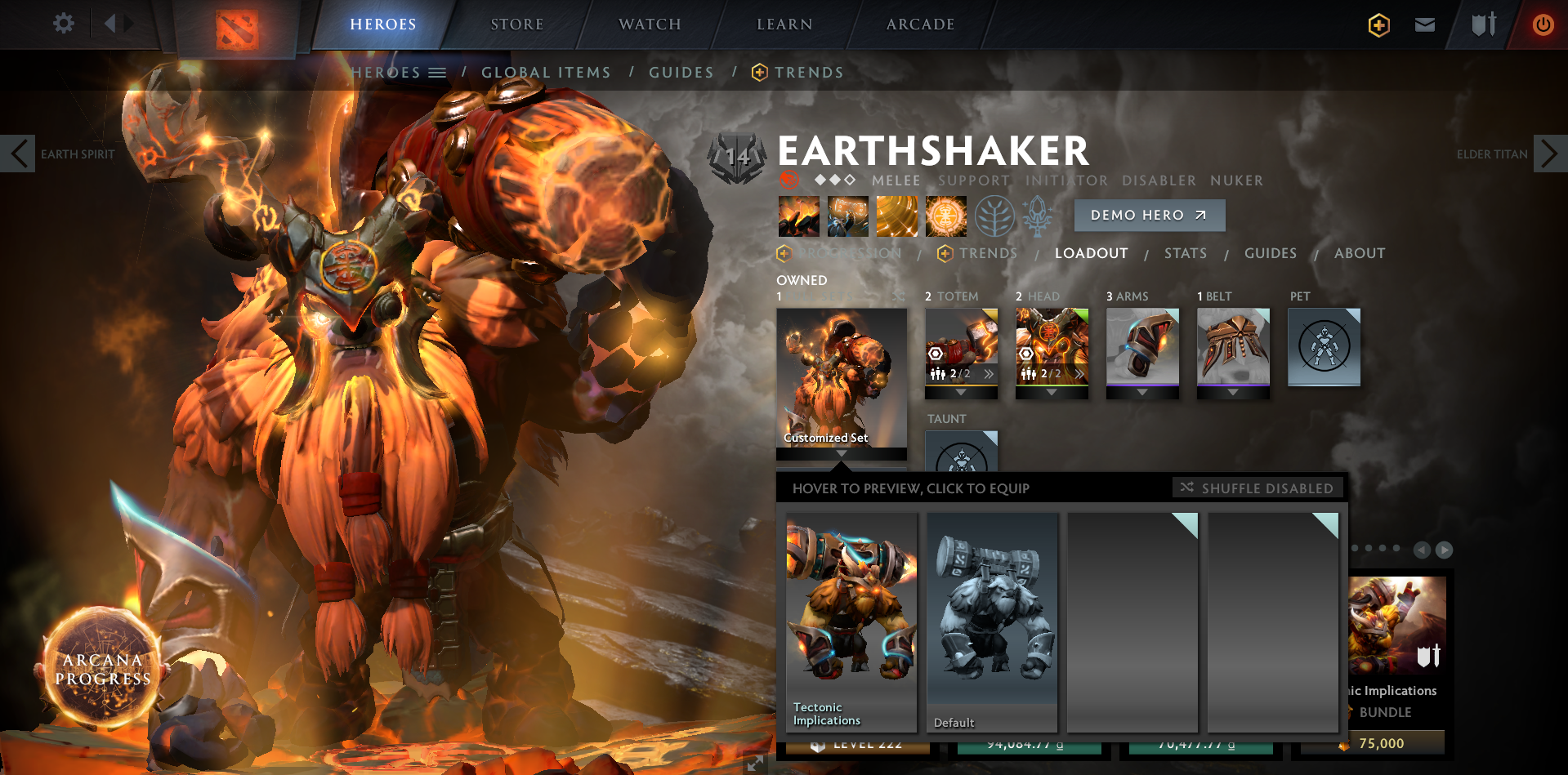Open the Arcade menu item
This screenshot has width=1568, height=775.
(x=918, y=24)
